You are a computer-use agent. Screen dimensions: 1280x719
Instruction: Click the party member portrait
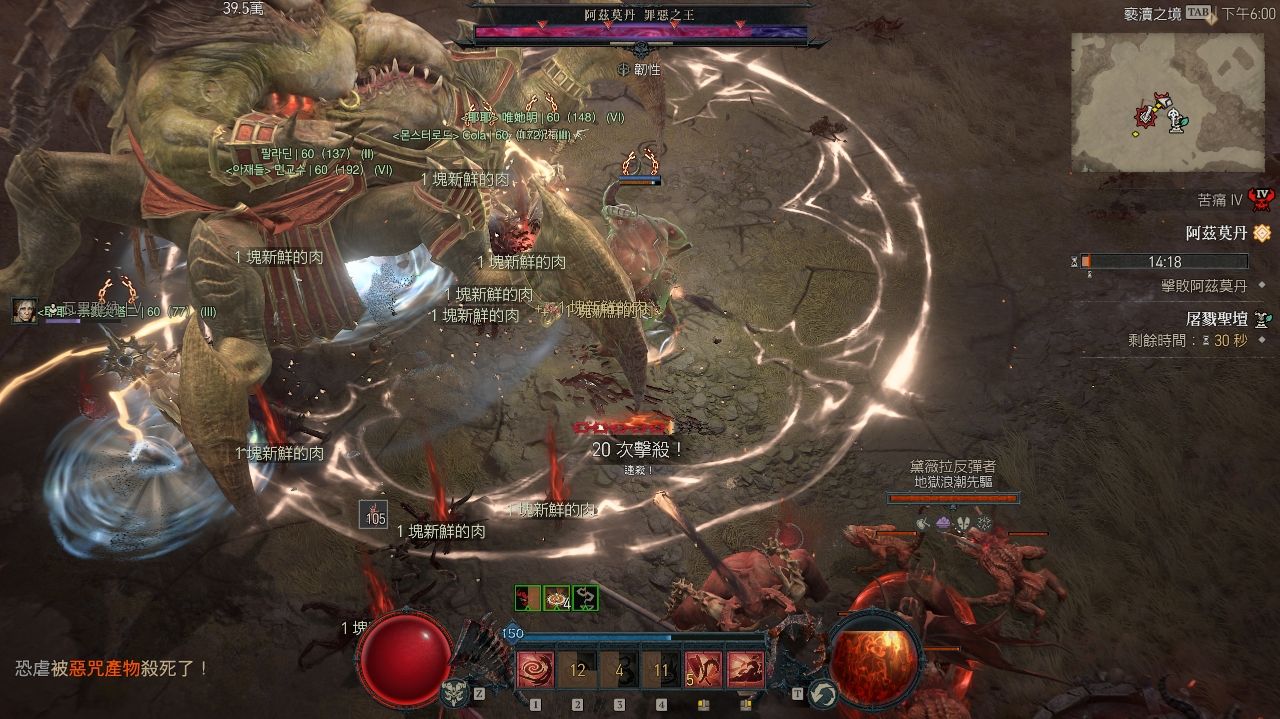click(x=24, y=311)
